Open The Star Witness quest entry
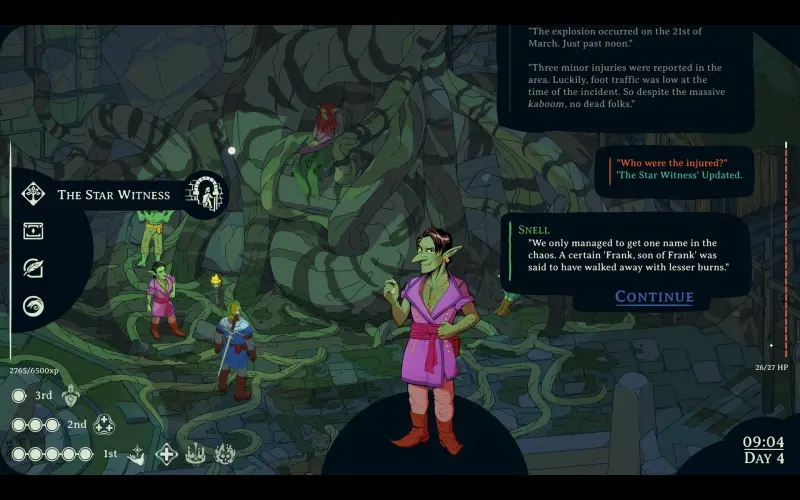Image resolution: width=800 pixels, height=500 pixels. point(113,194)
